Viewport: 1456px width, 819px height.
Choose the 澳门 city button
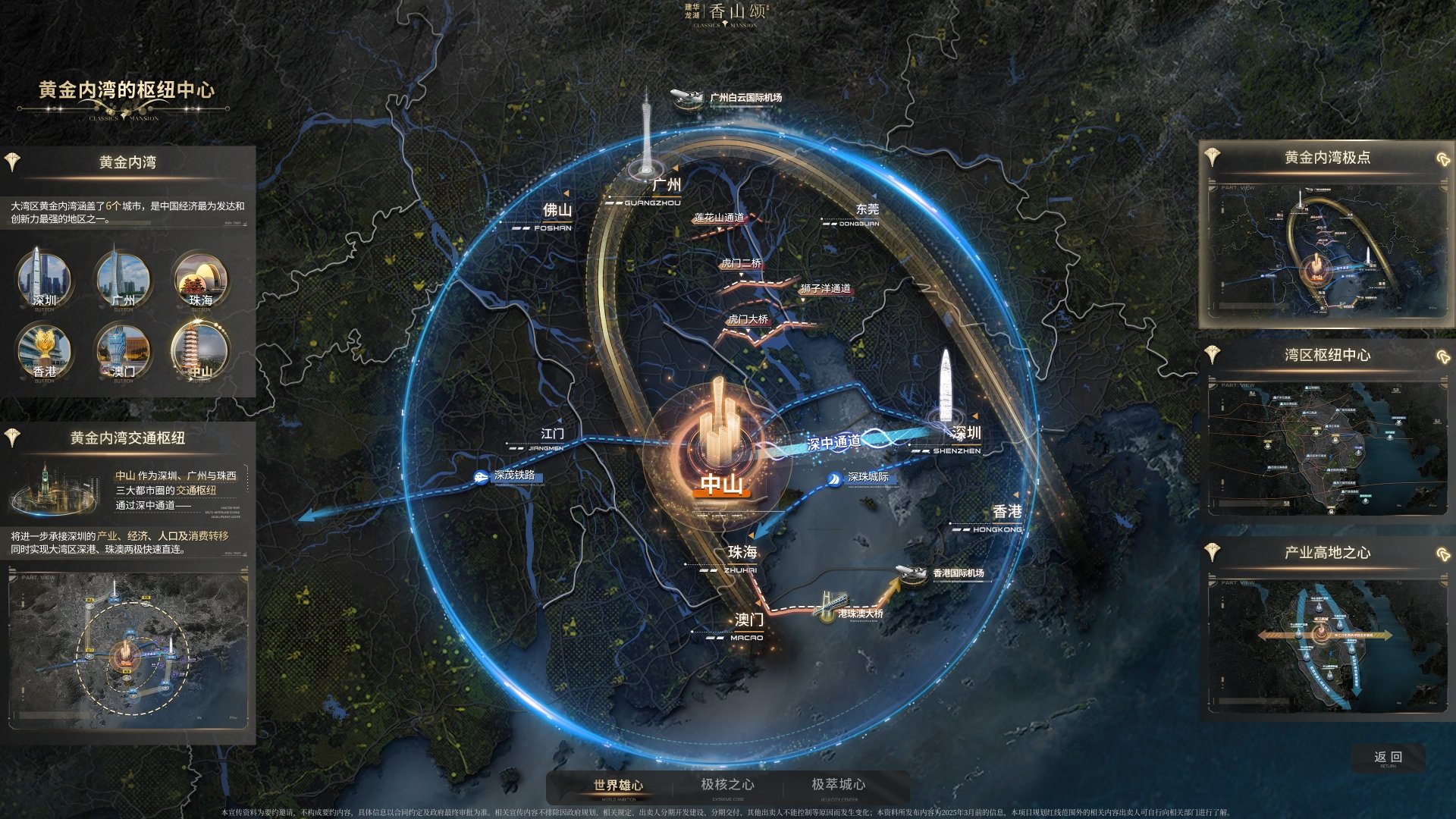coord(123,350)
